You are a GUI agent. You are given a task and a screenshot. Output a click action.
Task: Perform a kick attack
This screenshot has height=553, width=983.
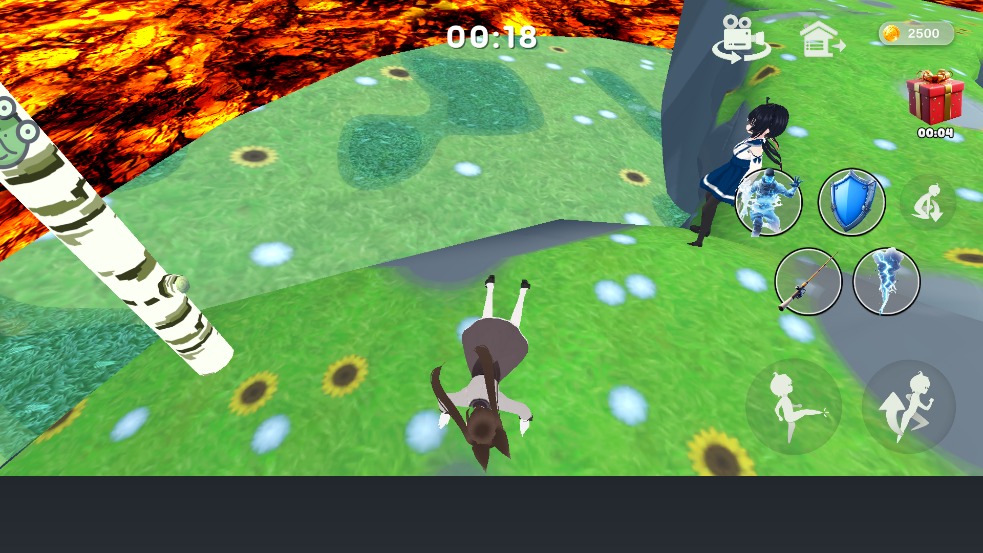click(793, 407)
